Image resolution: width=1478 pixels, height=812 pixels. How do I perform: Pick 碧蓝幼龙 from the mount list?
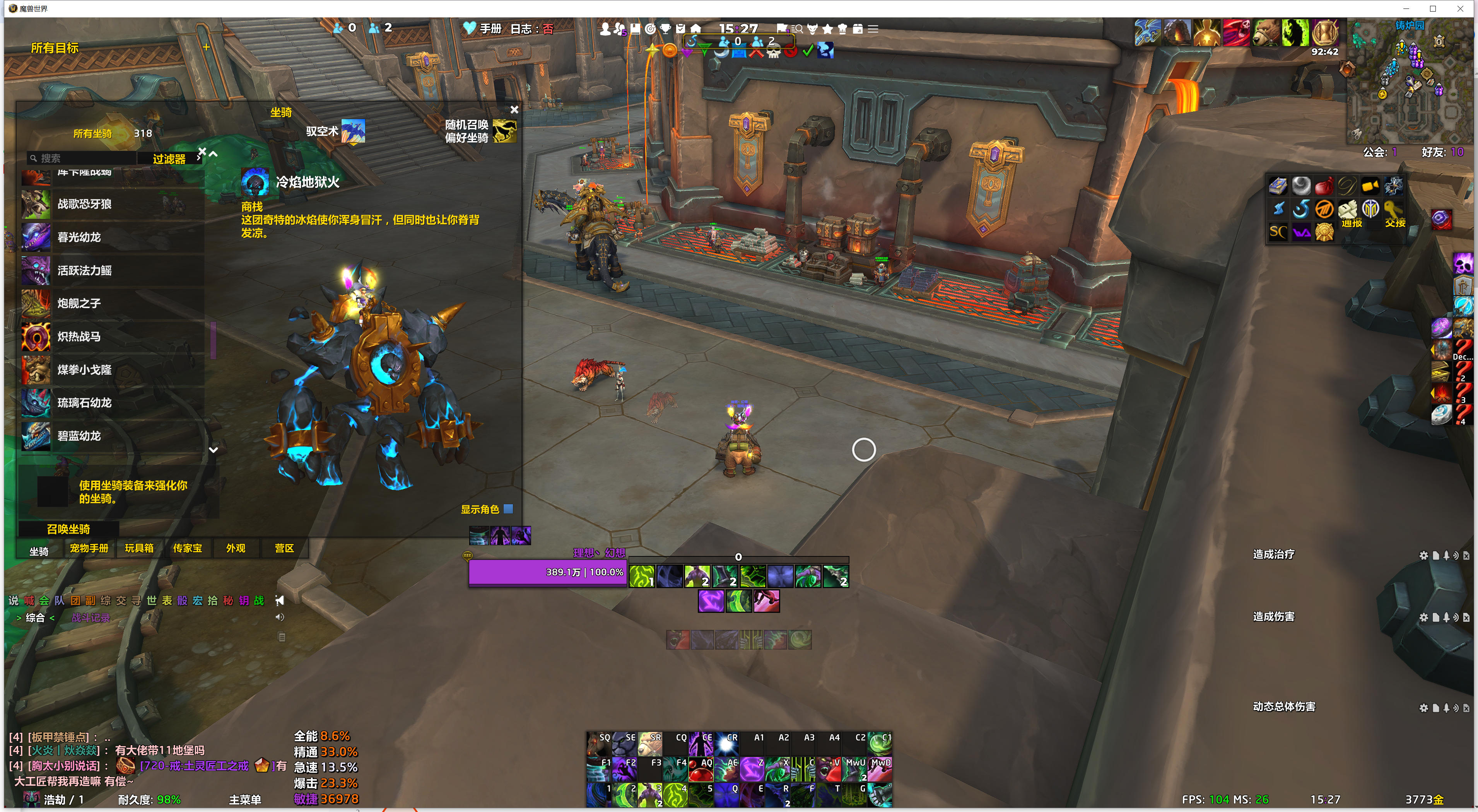coord(113,436)
